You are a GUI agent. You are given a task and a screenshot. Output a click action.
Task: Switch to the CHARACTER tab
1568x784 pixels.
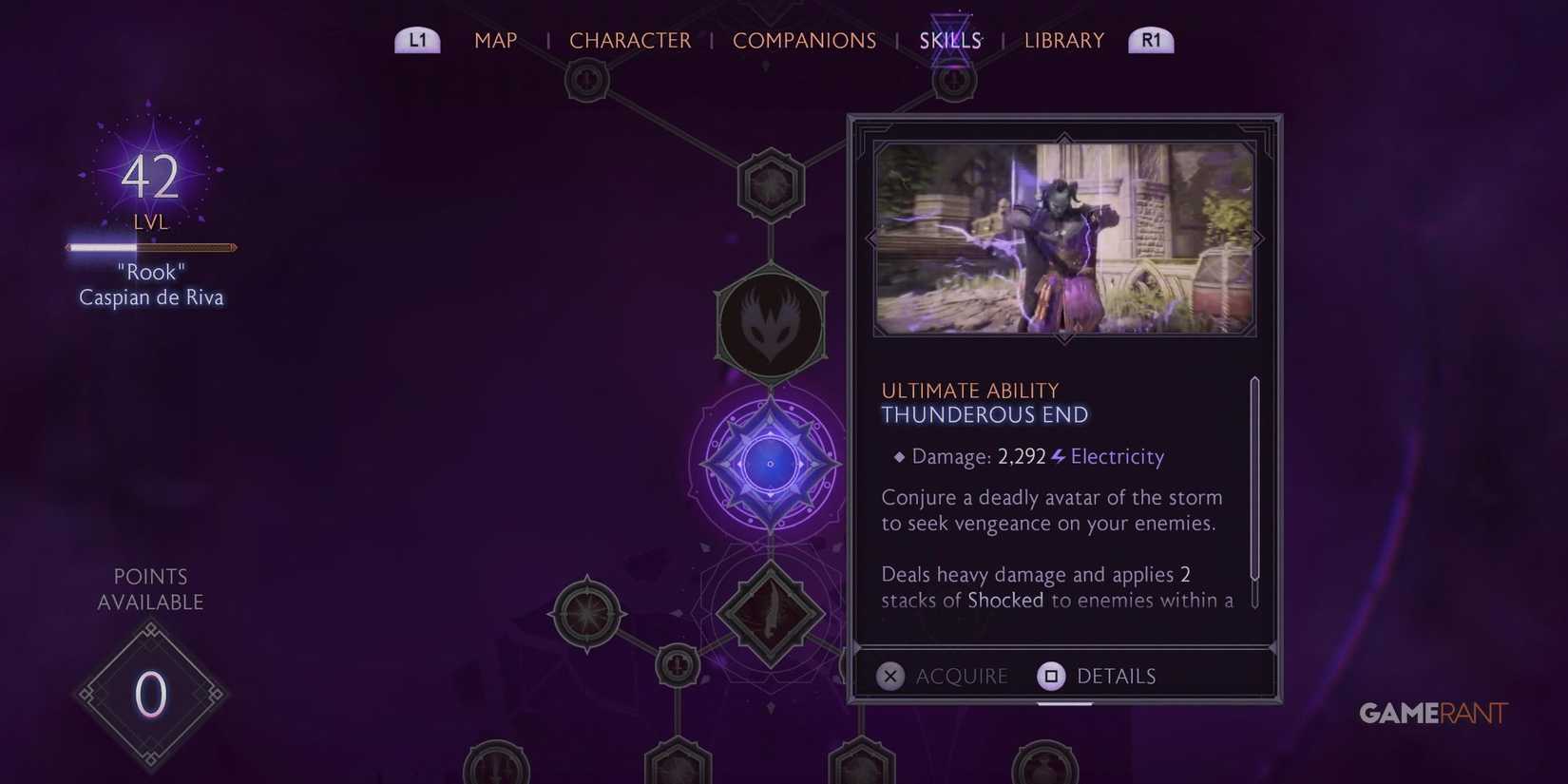630,40
